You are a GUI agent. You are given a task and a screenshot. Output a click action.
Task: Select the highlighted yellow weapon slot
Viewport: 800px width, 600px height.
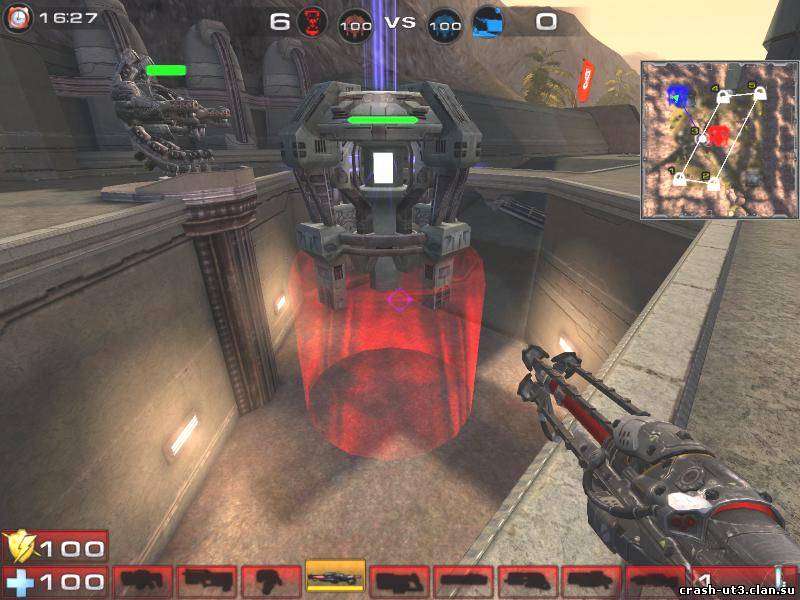(x=335, y=579)
